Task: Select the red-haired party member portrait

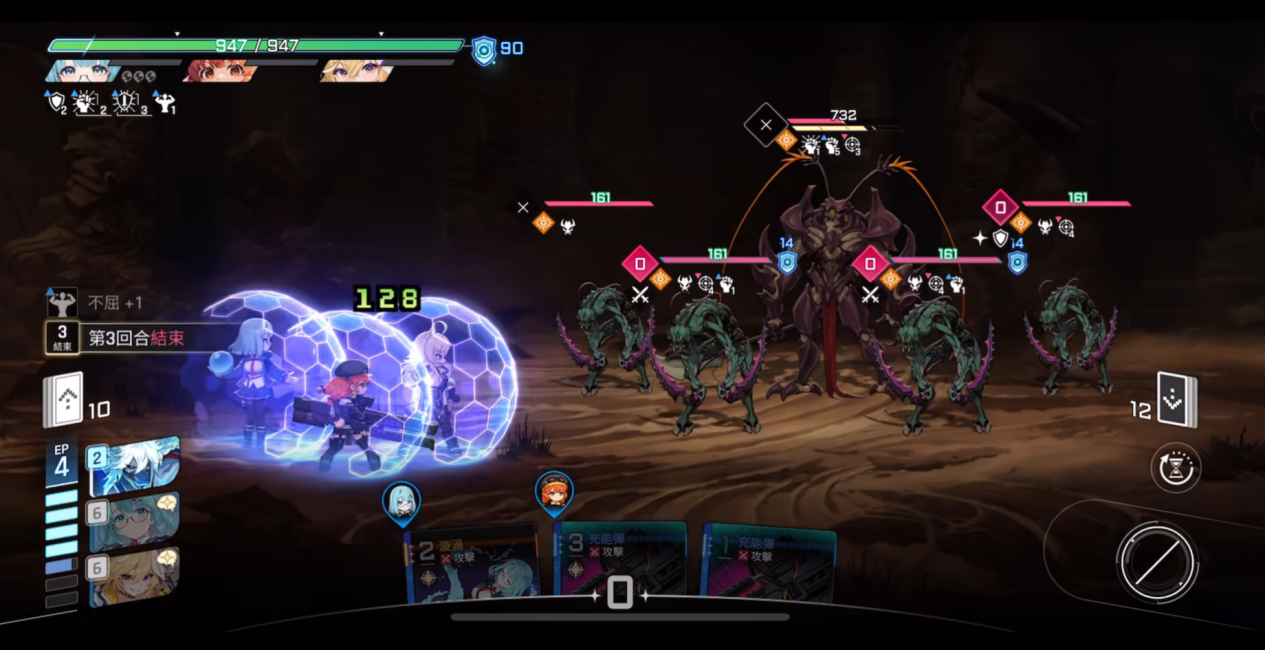Action: pos(220,72)
